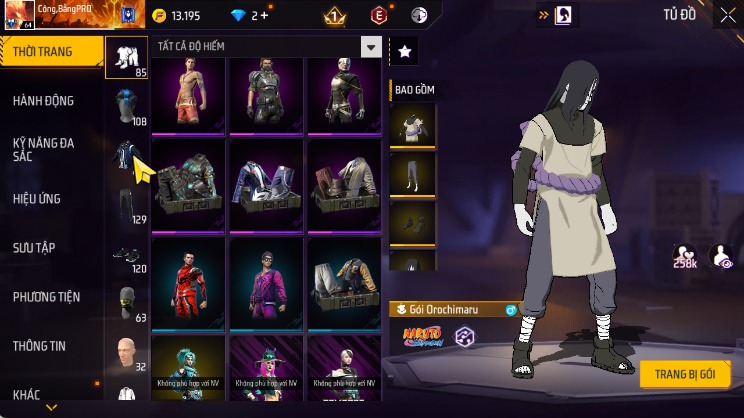Open the TẤT CẢ ĐỘ HIẾM rarity dropdown
744x418 pixels.
371,47
